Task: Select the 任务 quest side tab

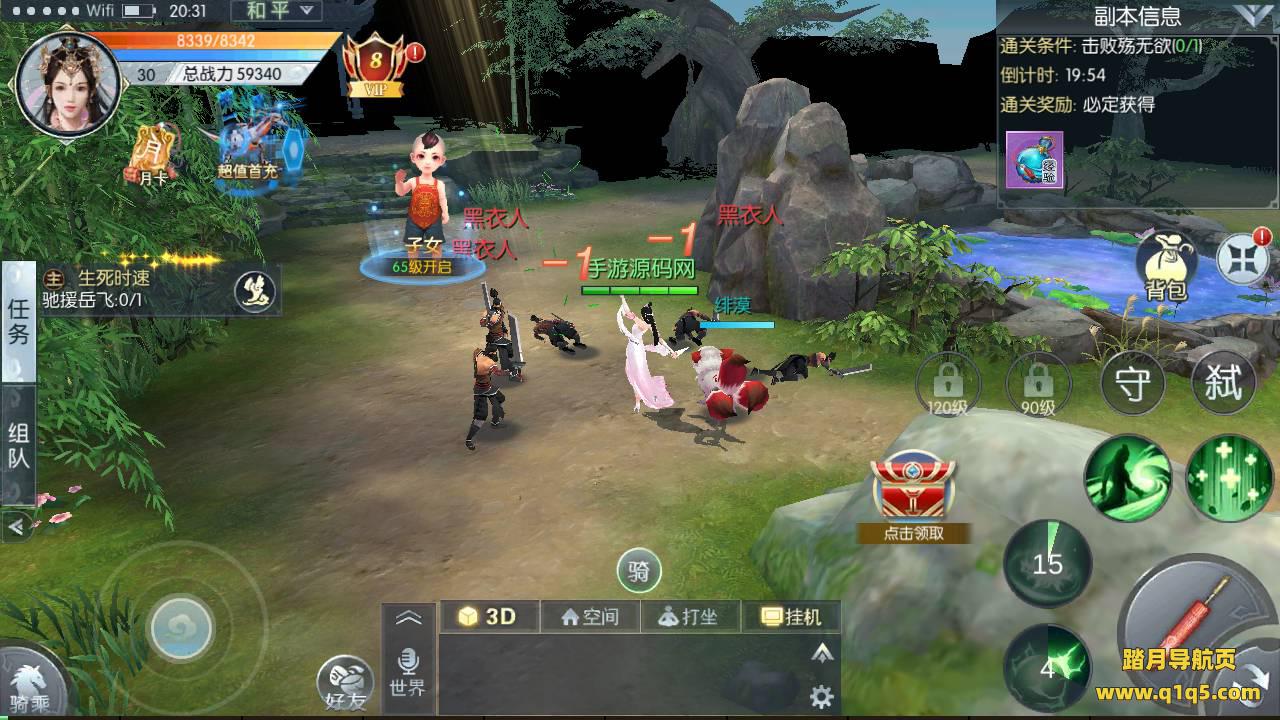Action: [x=19, y=322]
